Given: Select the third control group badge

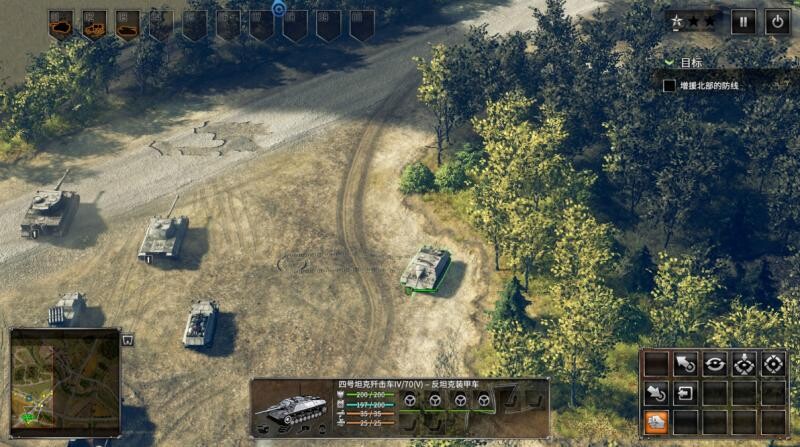Looking at the screenshot, I should point(128,24).
